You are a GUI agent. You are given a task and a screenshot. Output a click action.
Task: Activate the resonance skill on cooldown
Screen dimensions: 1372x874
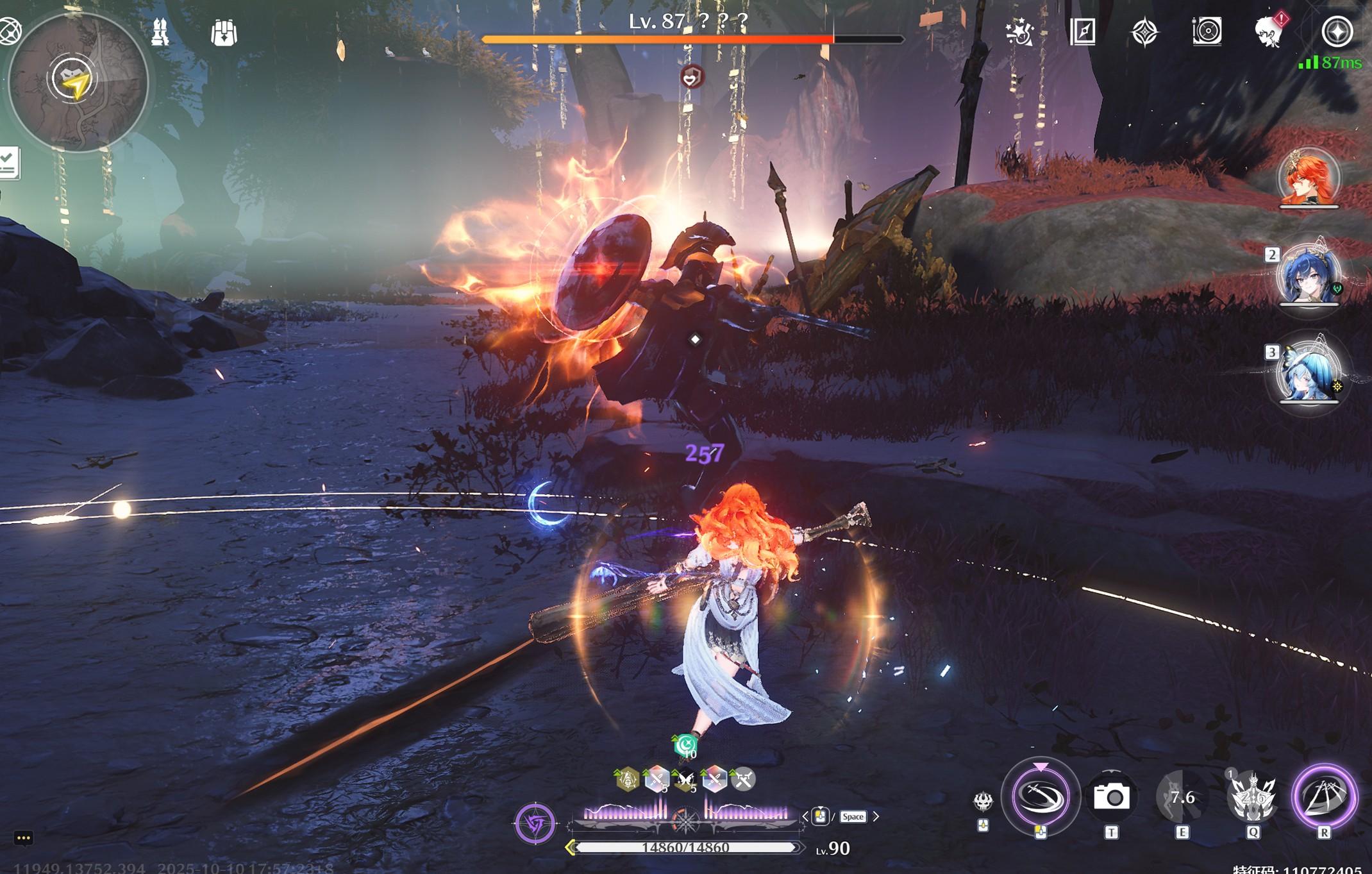coord(1182,797)
